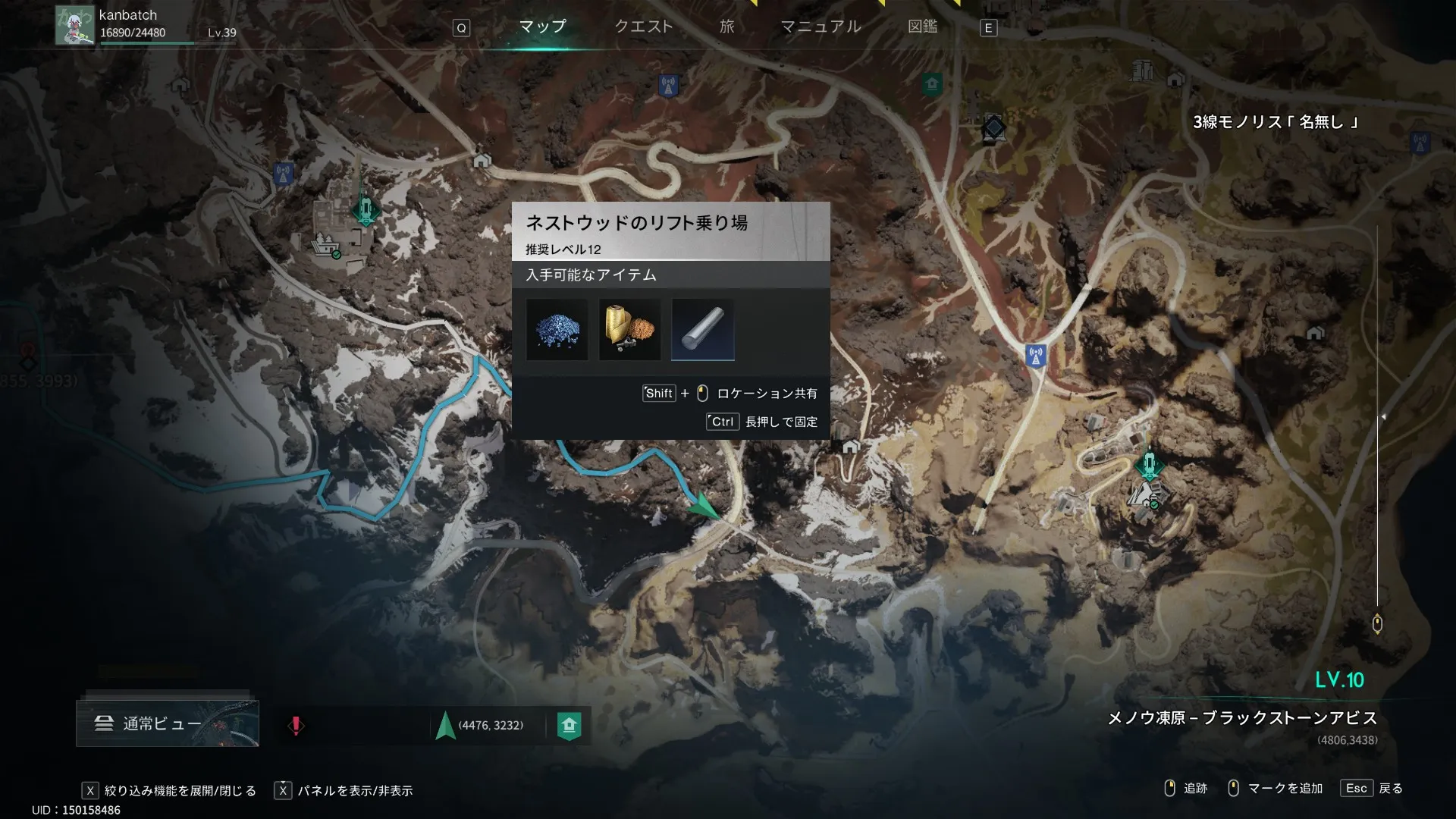Select the 旅 tab
This screenshot has height=819, width=1456.
coord(726,27)
